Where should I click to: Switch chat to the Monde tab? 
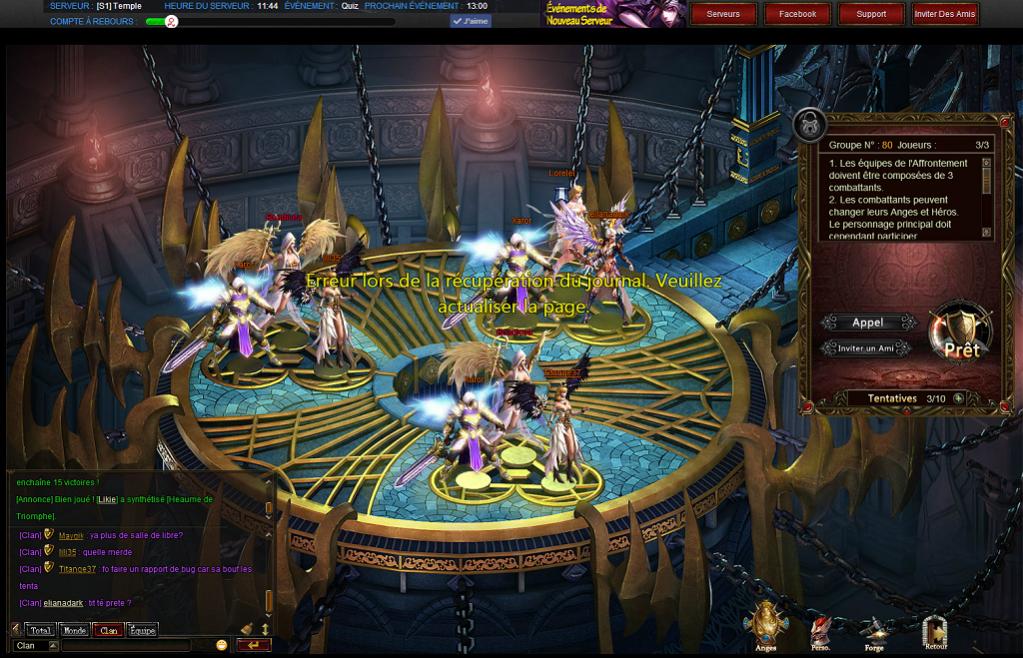(74, 630)
